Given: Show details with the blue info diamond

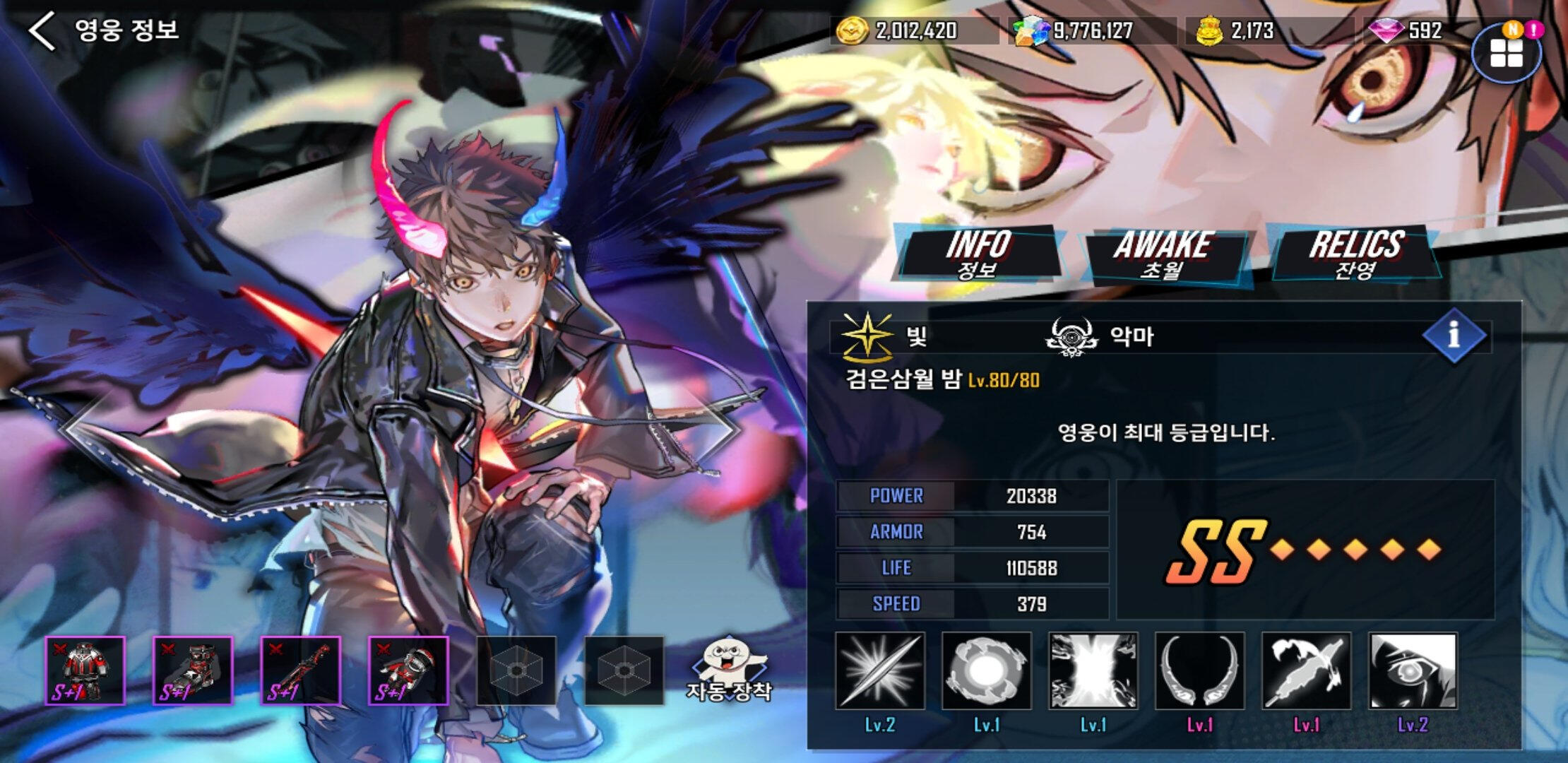Looking at the screenshot, I should pyautogui.click(x=1454, y=335).
